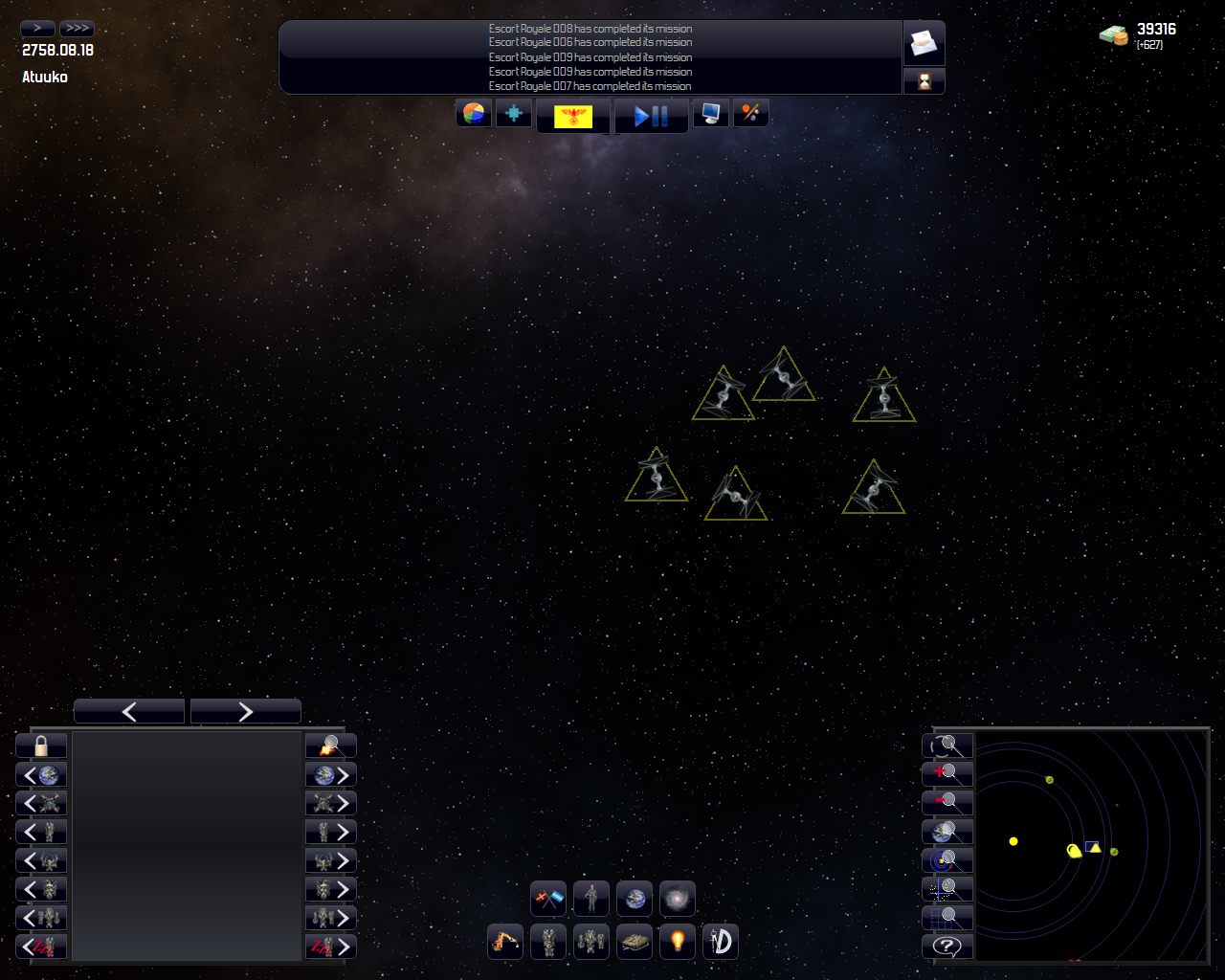Screen dimensions: 1225x980
Task: Open messages via the envelope icon
Action: point(923,42)
